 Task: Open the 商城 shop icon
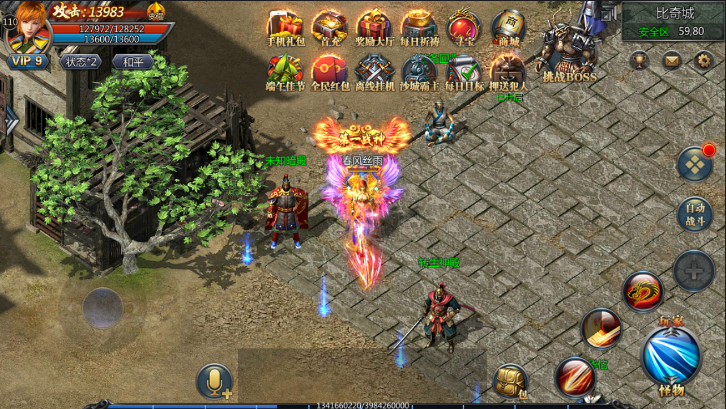coord(509,27)
